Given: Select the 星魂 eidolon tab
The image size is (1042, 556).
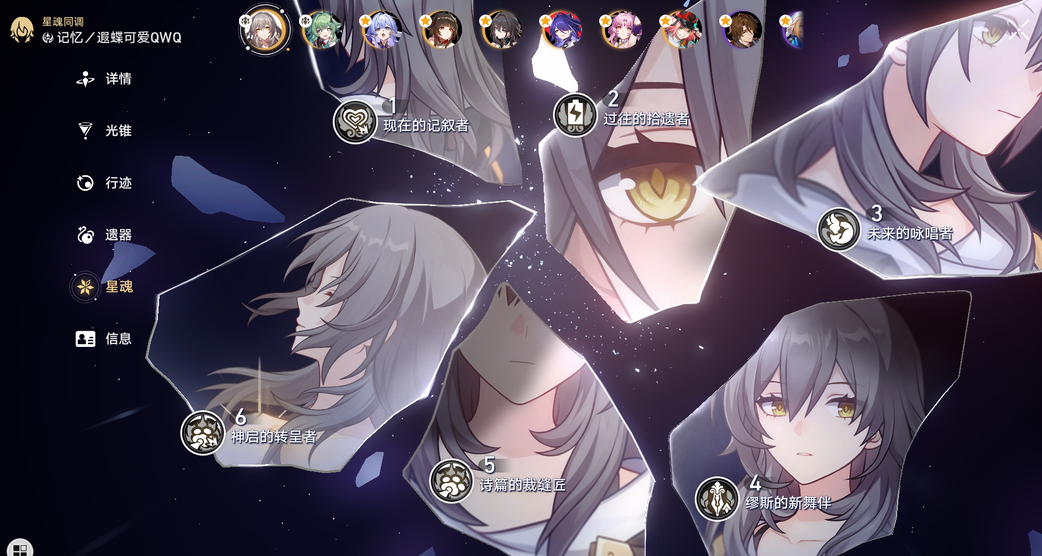Looking at the screenshot, I should tap(106, 287).
